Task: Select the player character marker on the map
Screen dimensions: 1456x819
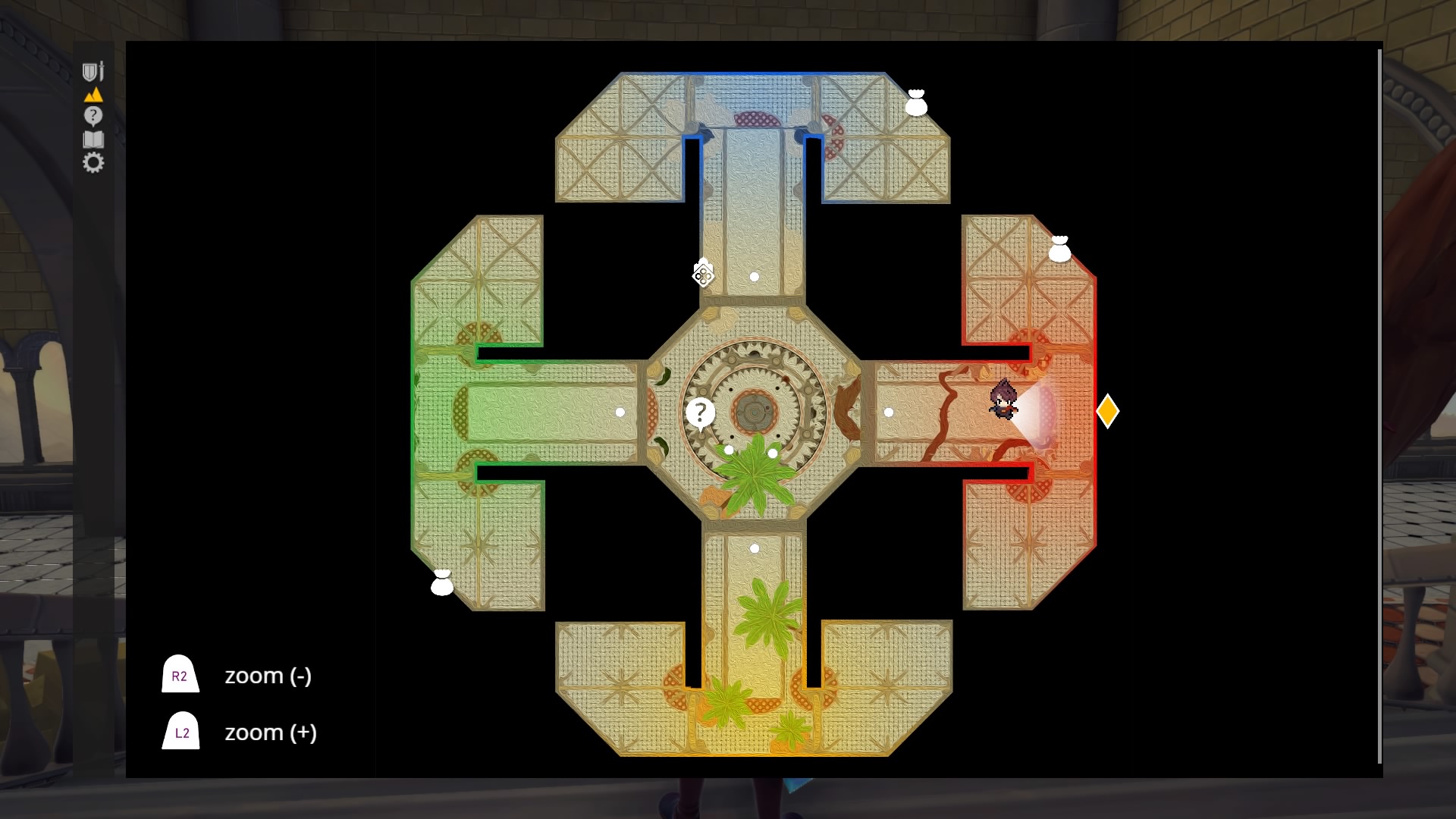Action: pyautogui.click(x=1003, y=400)
